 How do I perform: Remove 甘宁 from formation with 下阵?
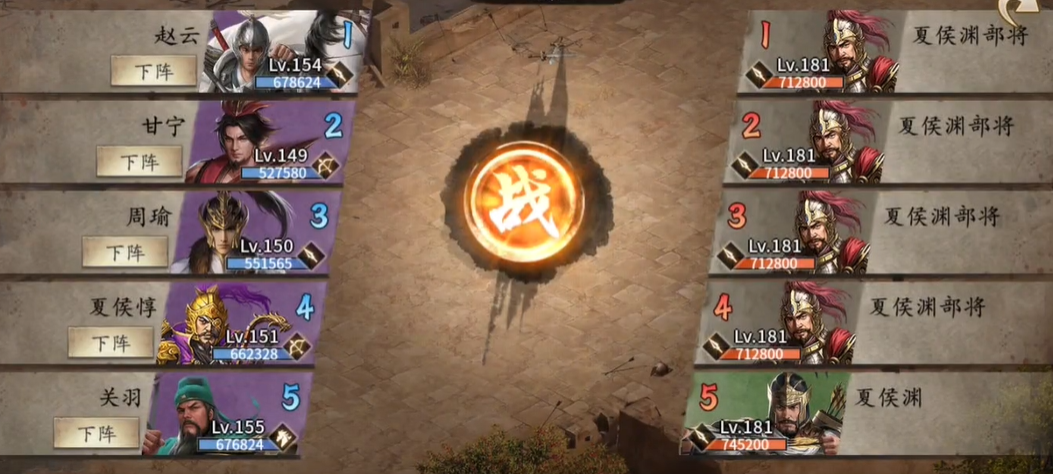139,161
